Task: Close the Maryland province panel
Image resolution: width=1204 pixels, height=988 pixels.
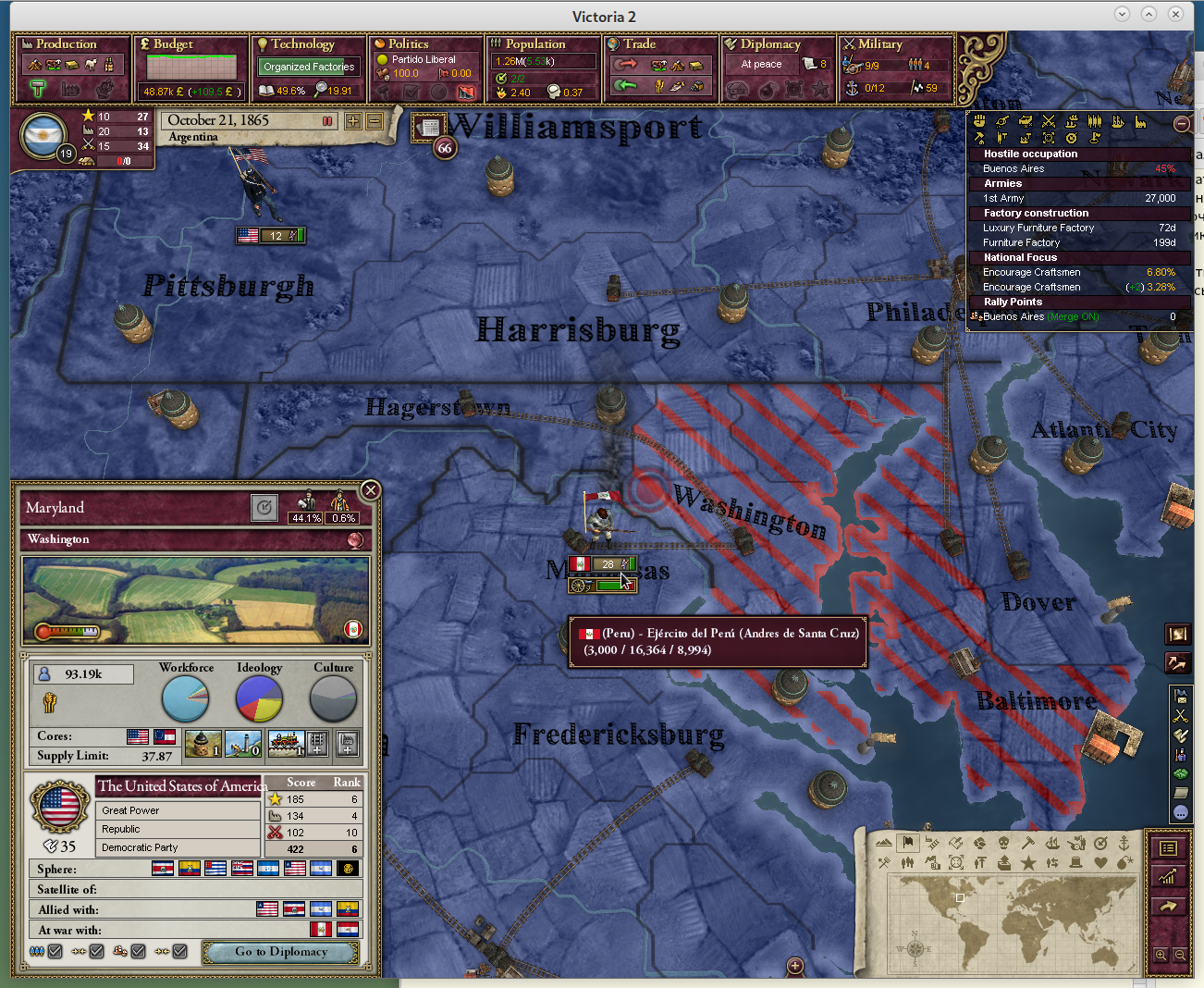Action: (370, 490)
